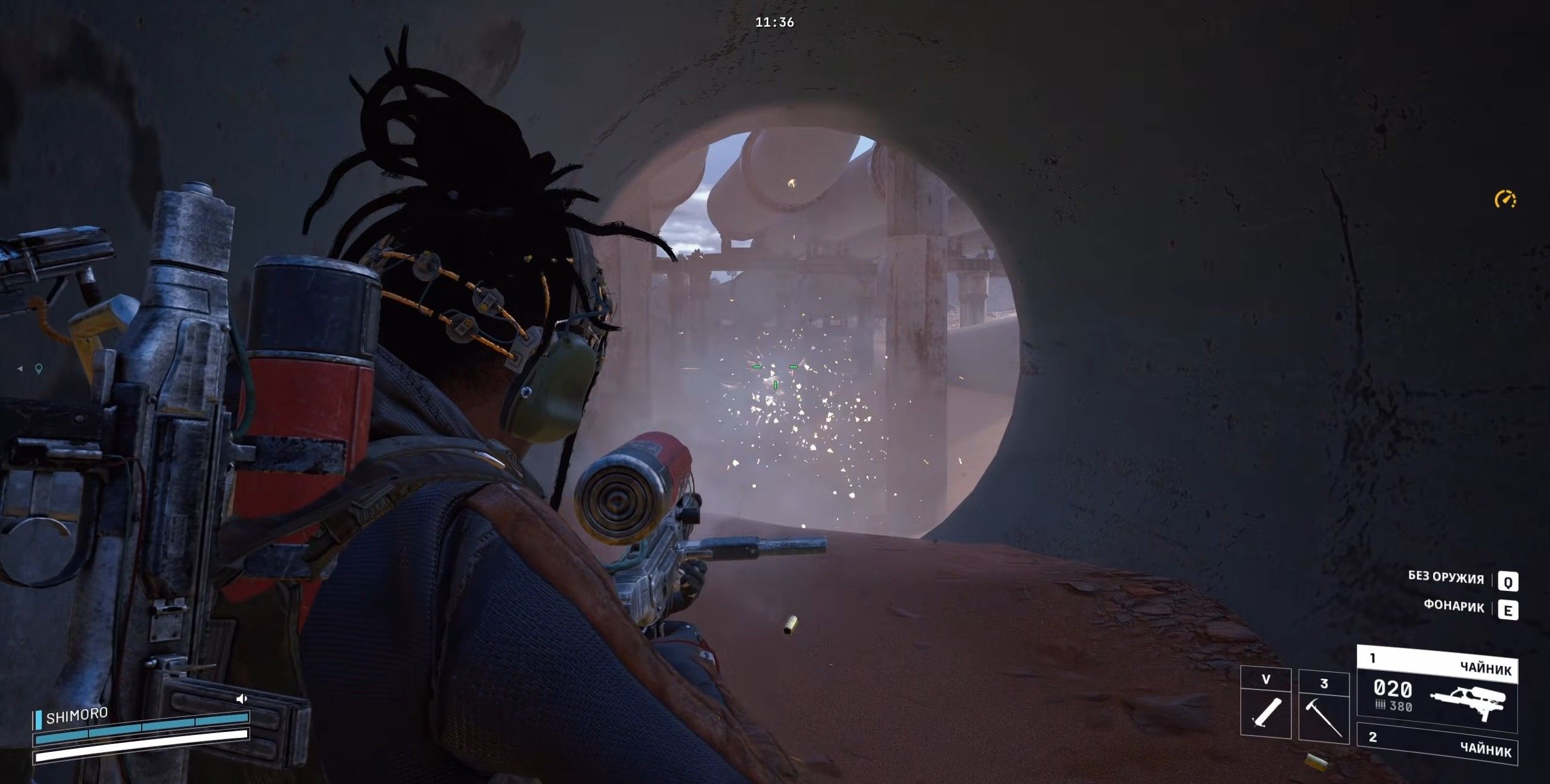
Task: Select the SHIMORO player name tag
Action: (76, 716)
